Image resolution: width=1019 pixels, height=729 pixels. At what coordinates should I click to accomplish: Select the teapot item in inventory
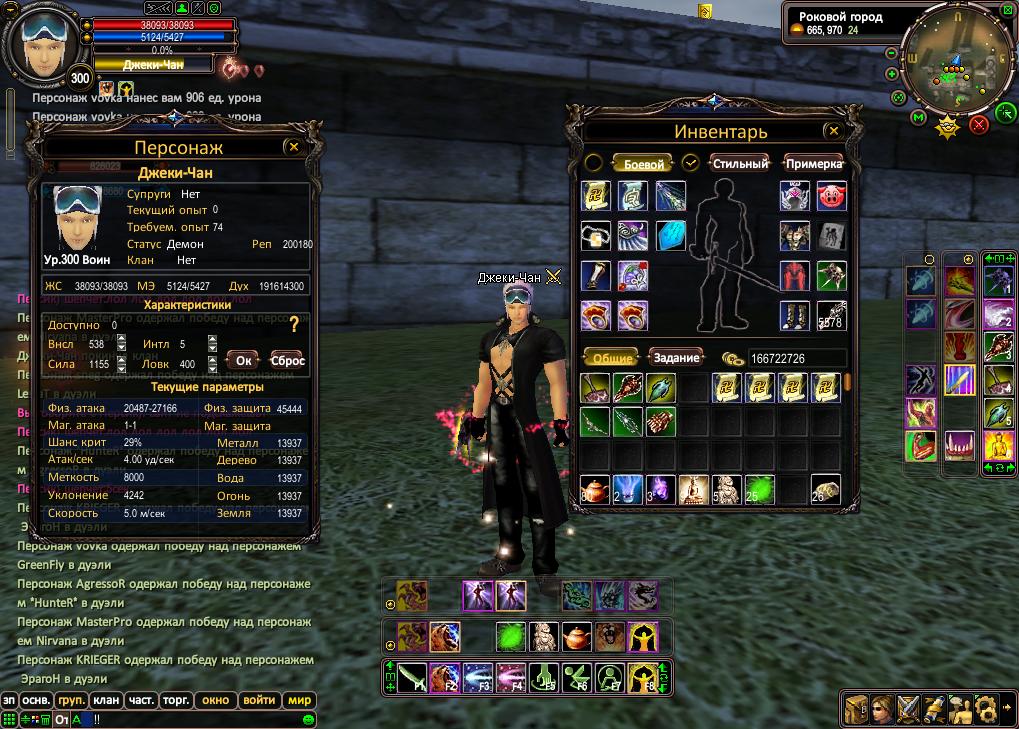pos(595,490)
